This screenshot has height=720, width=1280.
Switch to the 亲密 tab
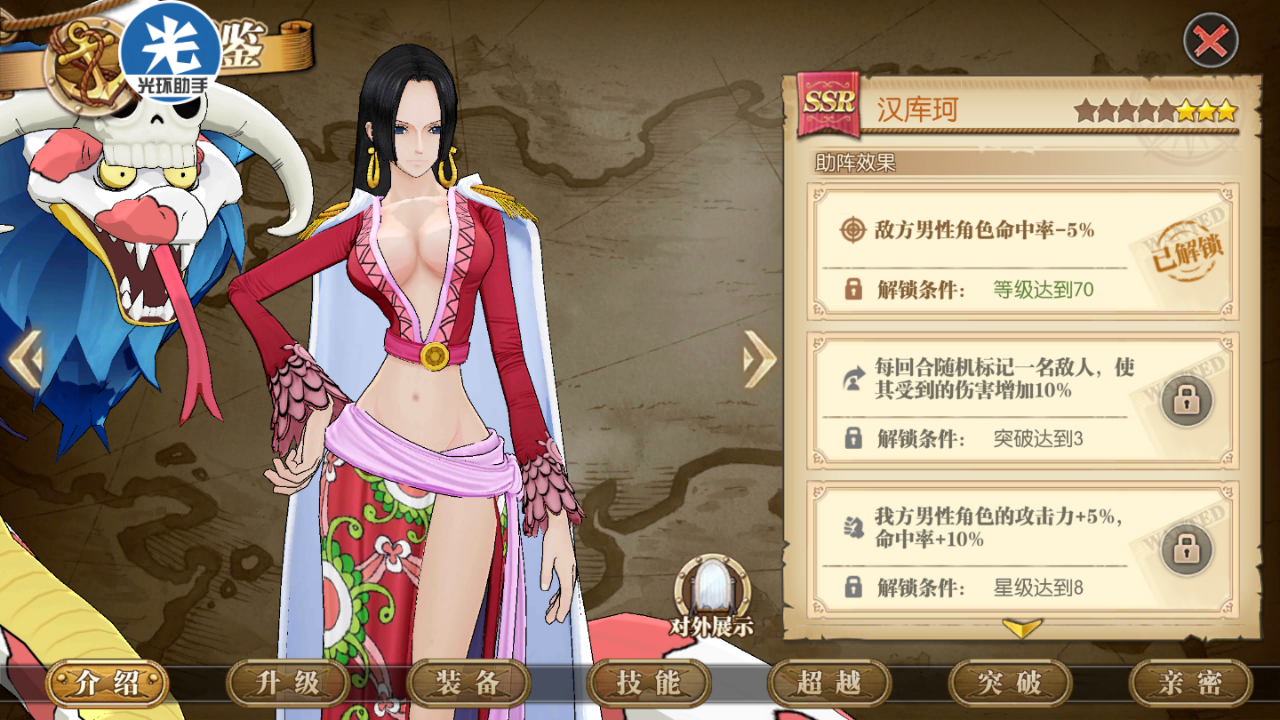pyautogui.click(x=1190, y=683)
